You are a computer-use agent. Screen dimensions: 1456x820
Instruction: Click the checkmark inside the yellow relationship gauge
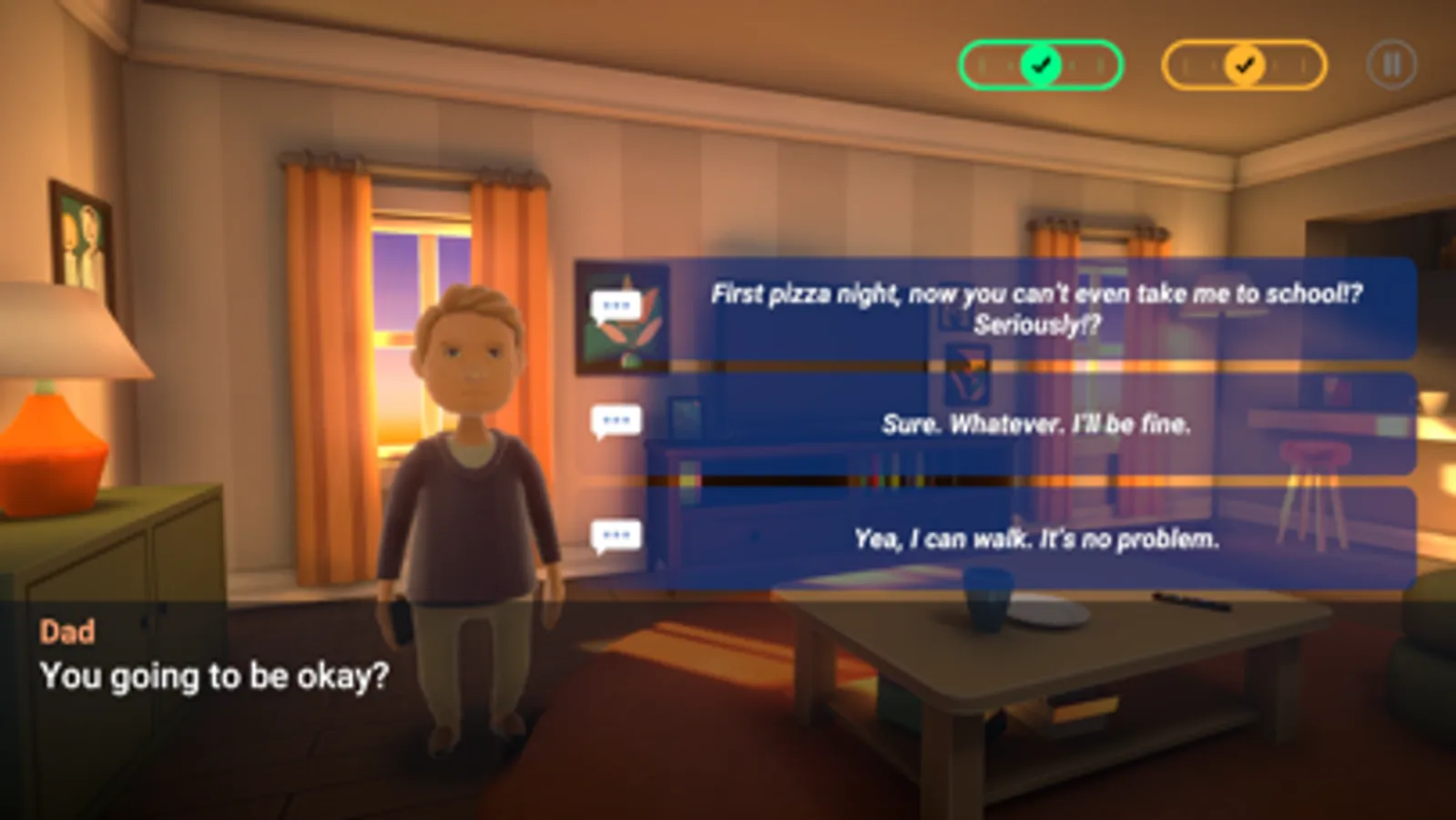click(x=1245, y=64)
